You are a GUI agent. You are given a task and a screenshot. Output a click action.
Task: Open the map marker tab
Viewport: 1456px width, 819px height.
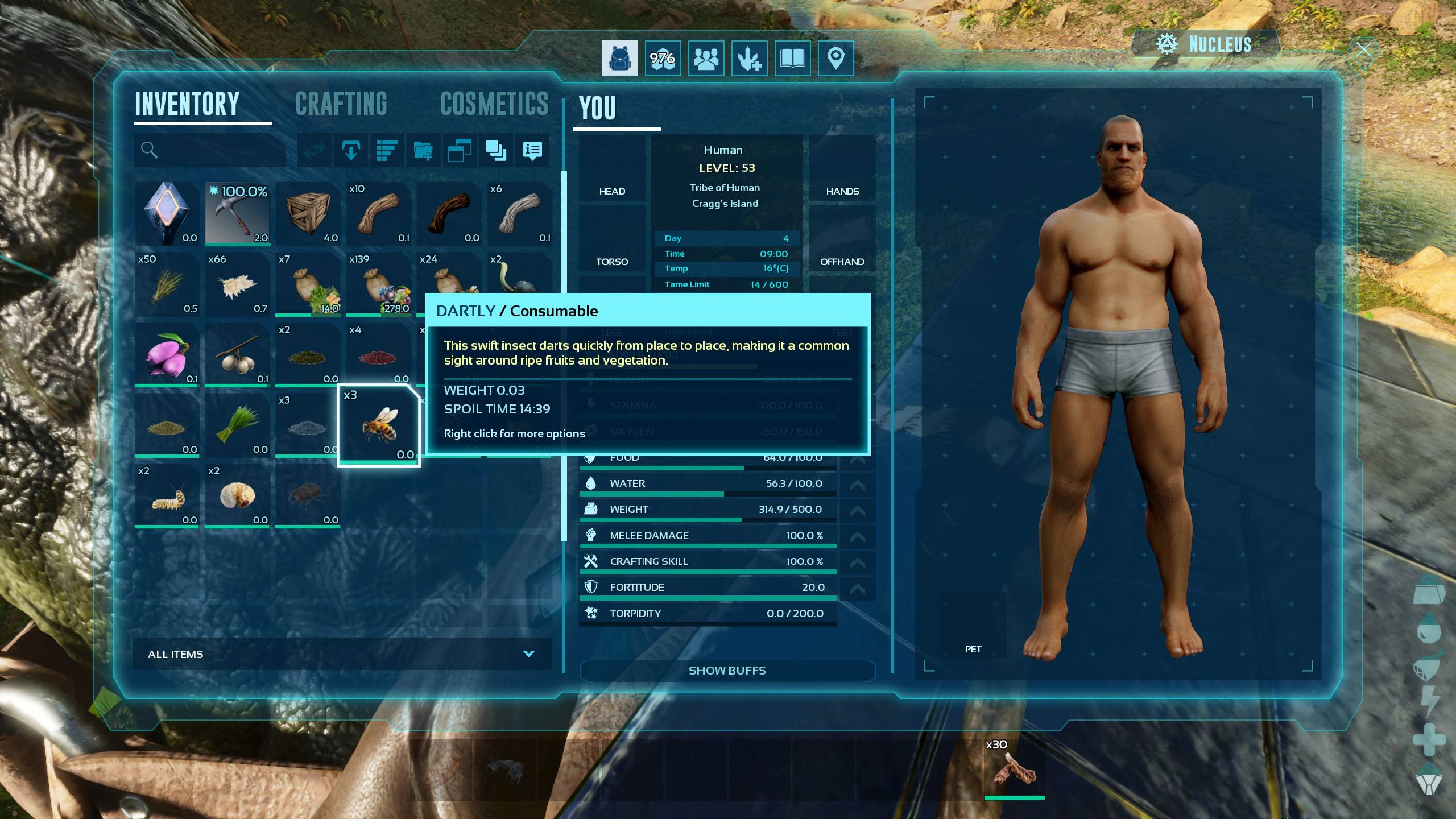pos(835,58)
